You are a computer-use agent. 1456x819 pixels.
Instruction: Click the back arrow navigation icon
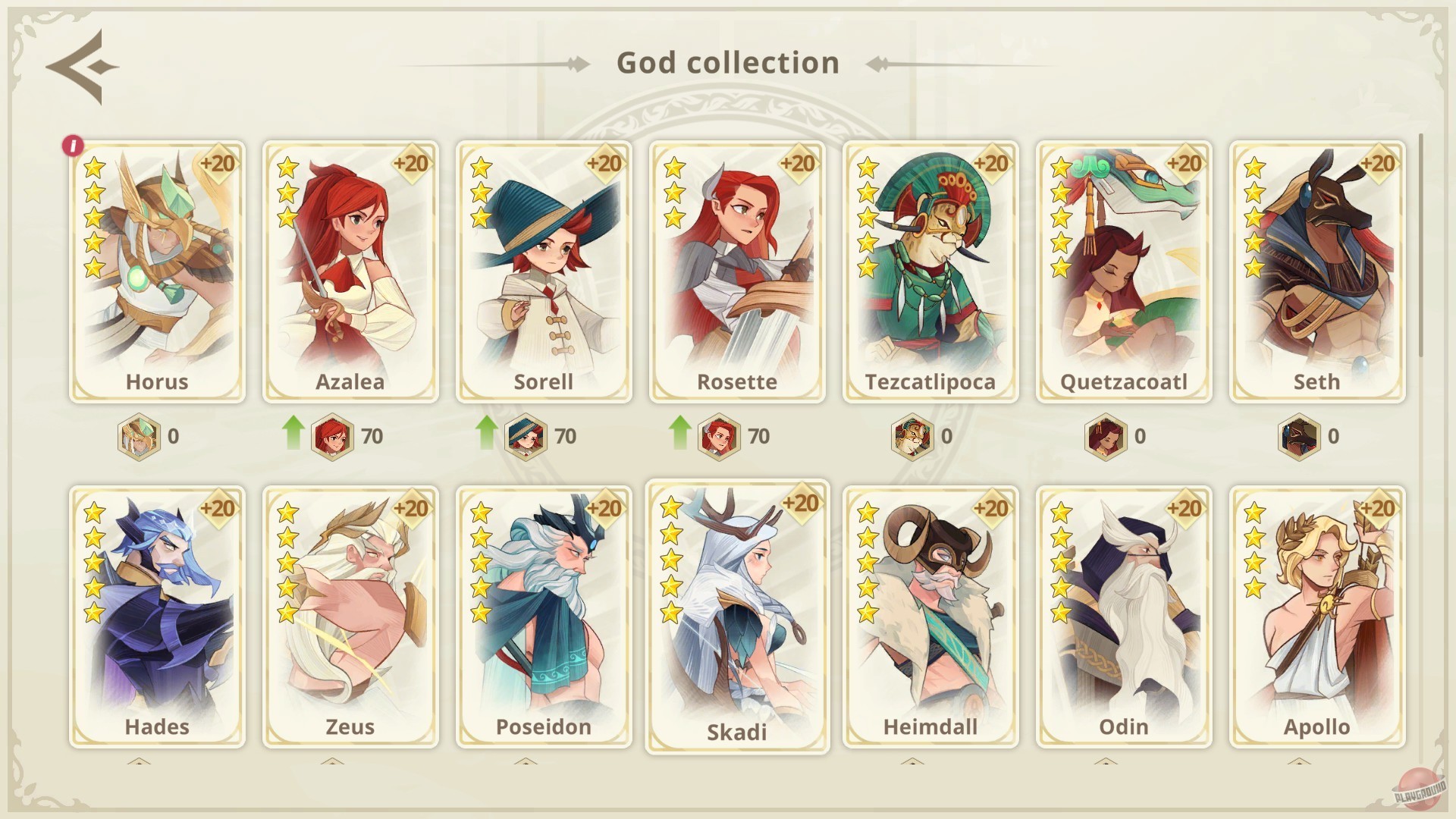pyautogui.click(x=78, y=67)
